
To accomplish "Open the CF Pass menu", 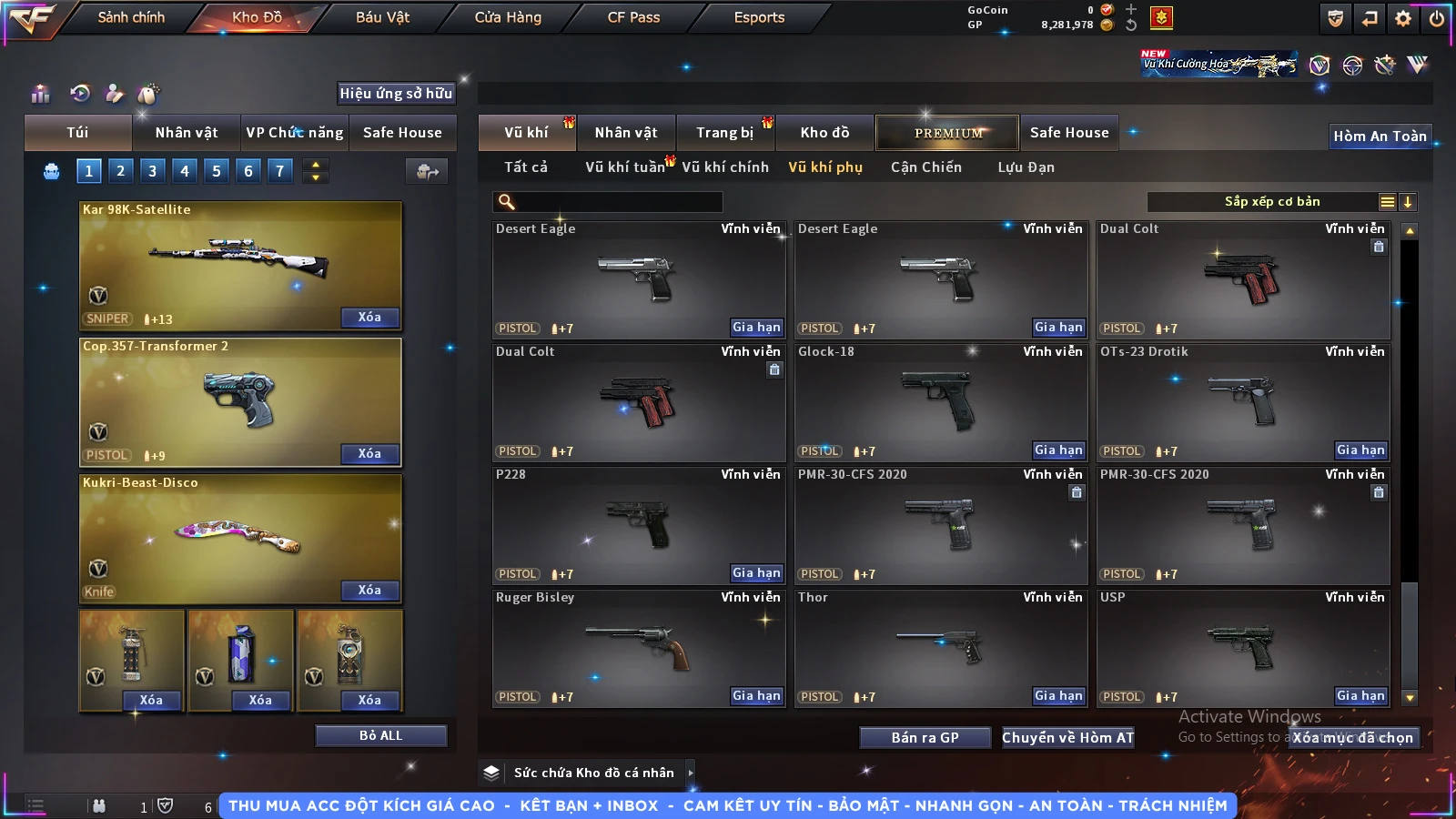I will click(x=633, y=17).
